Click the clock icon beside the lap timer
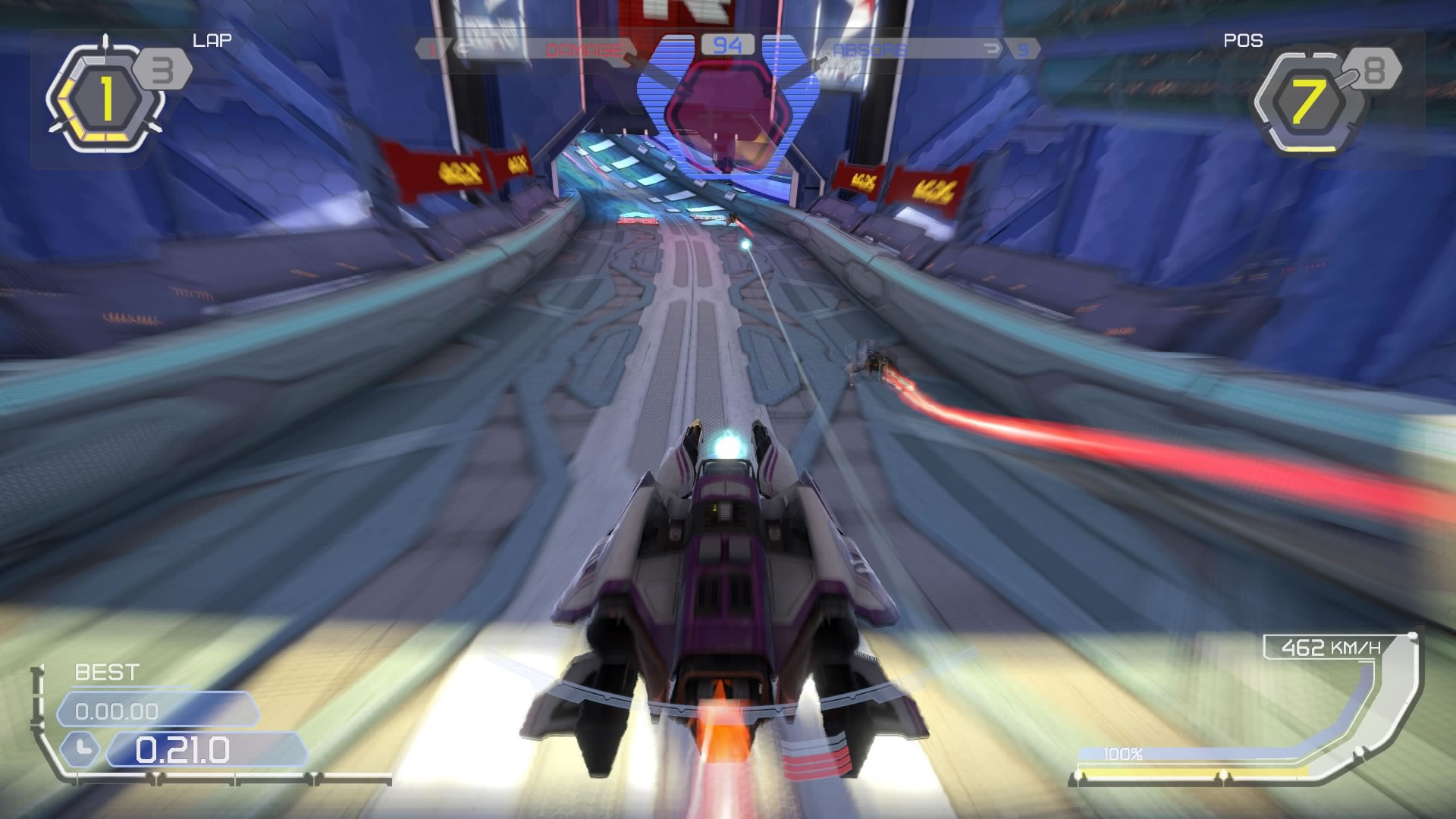This screenshot has width=1456, height=819. click(82, 747)
